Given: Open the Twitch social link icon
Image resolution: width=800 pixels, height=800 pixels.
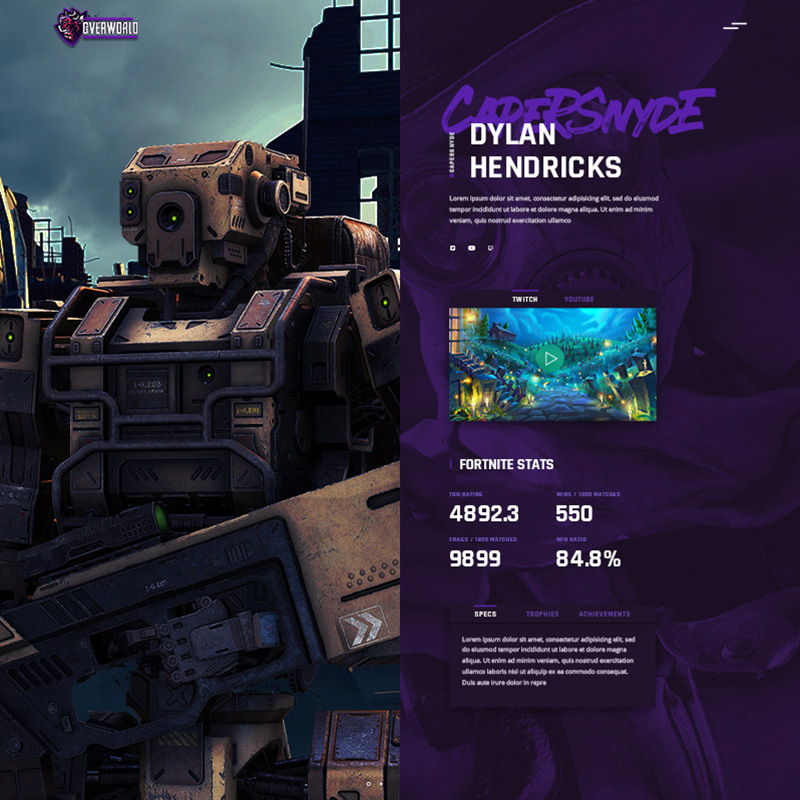Looking at the screenshot, I should click(x=490, y=247).
